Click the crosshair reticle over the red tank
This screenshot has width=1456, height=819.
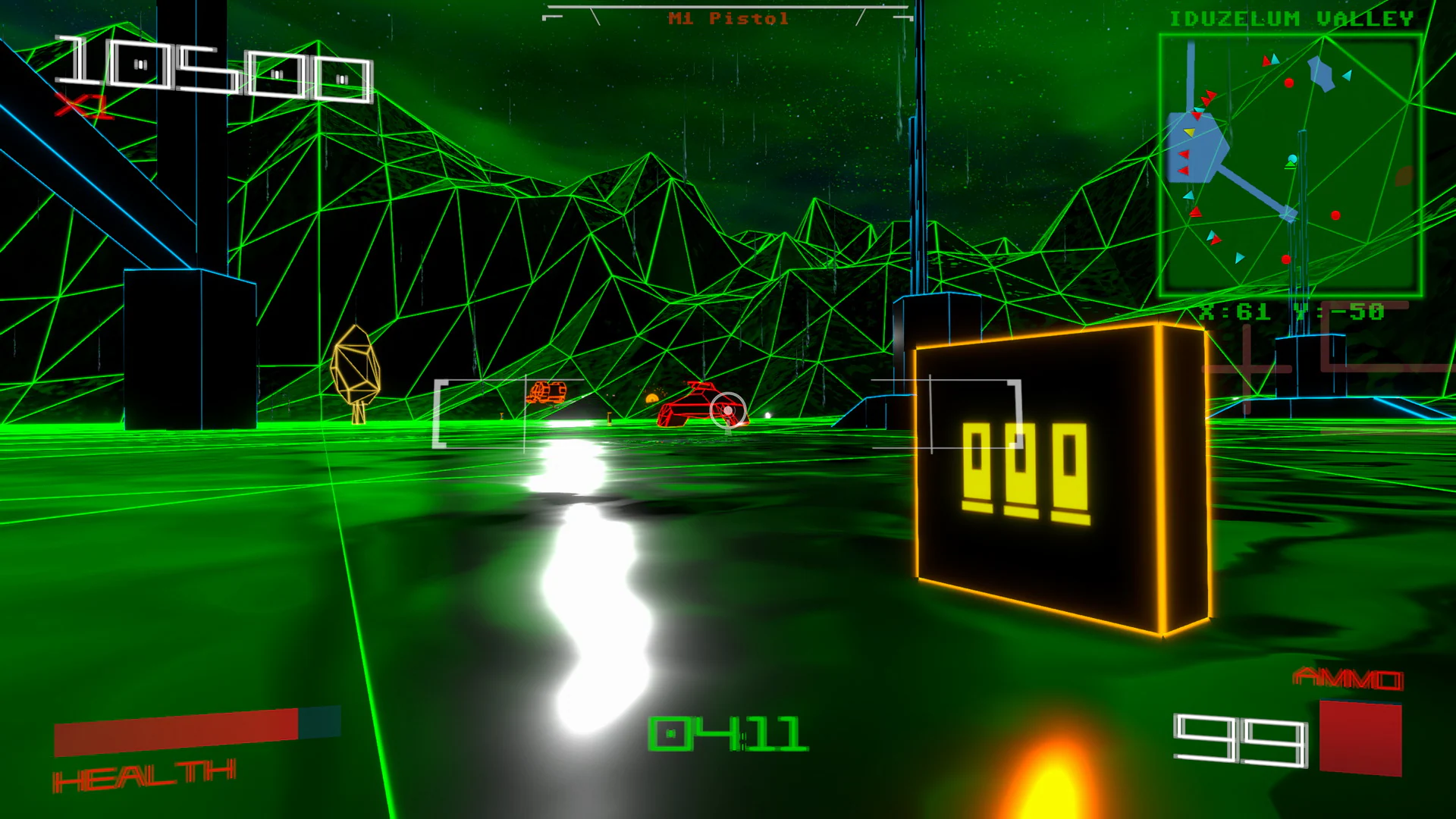[x=726, y=410]
